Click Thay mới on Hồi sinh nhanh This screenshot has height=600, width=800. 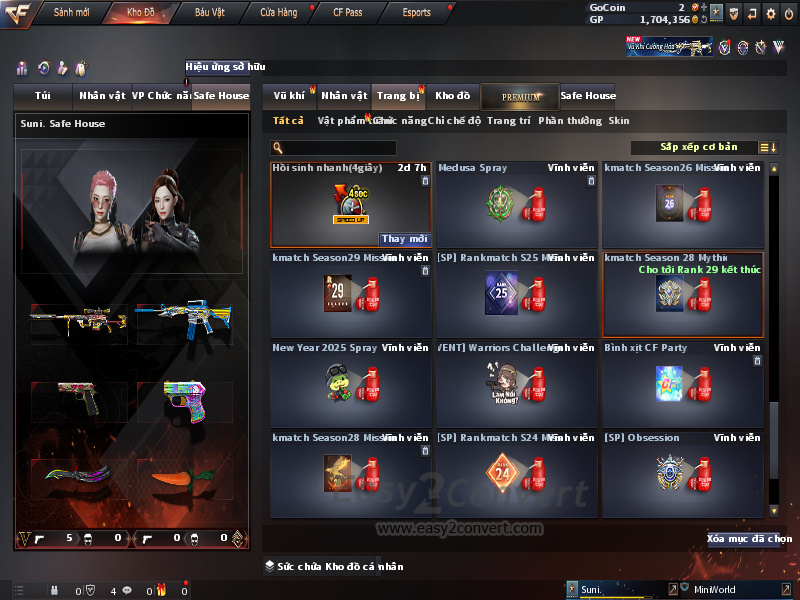pos(405,239)
